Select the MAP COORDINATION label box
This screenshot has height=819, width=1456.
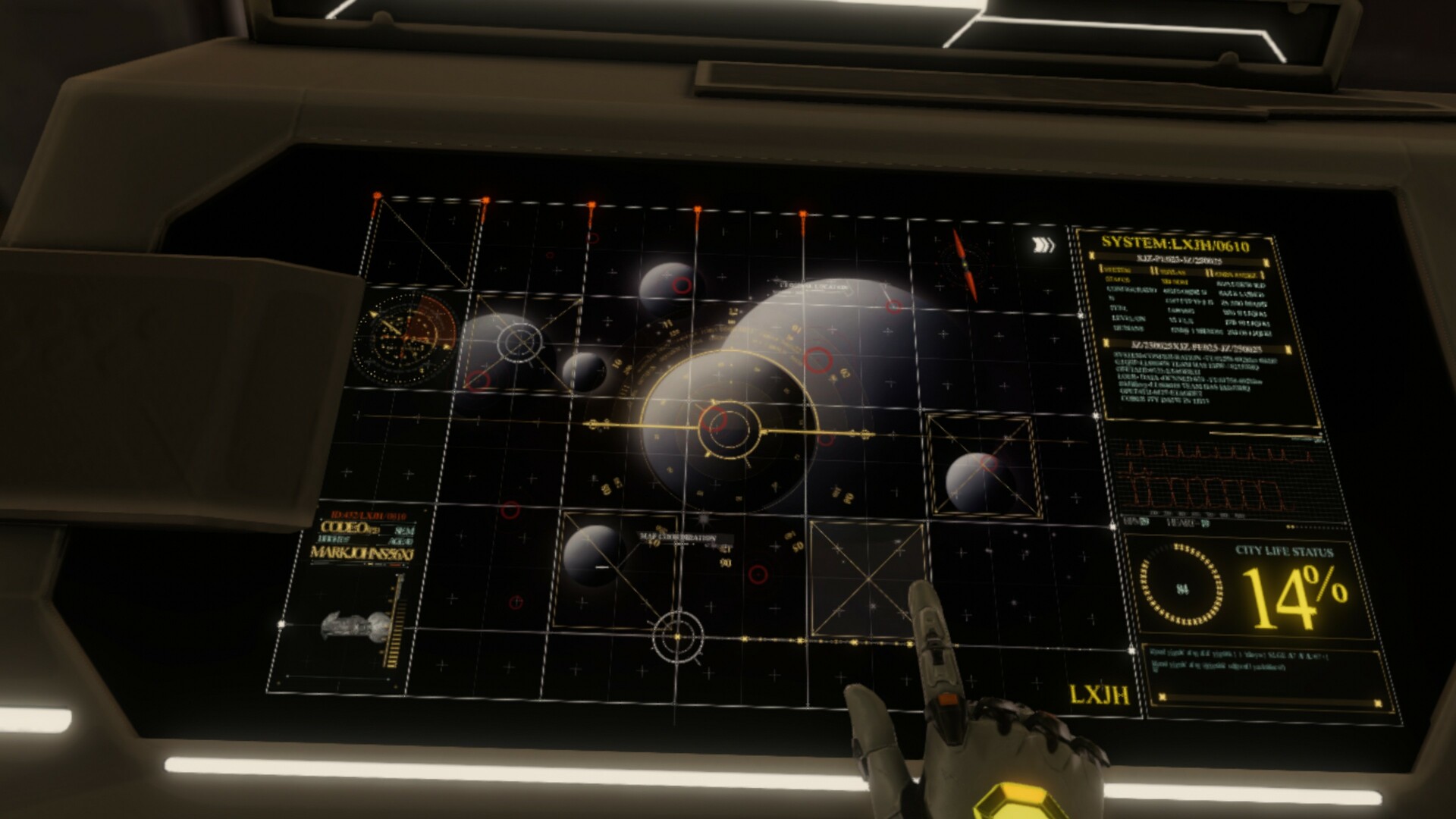tap(677, 536)
